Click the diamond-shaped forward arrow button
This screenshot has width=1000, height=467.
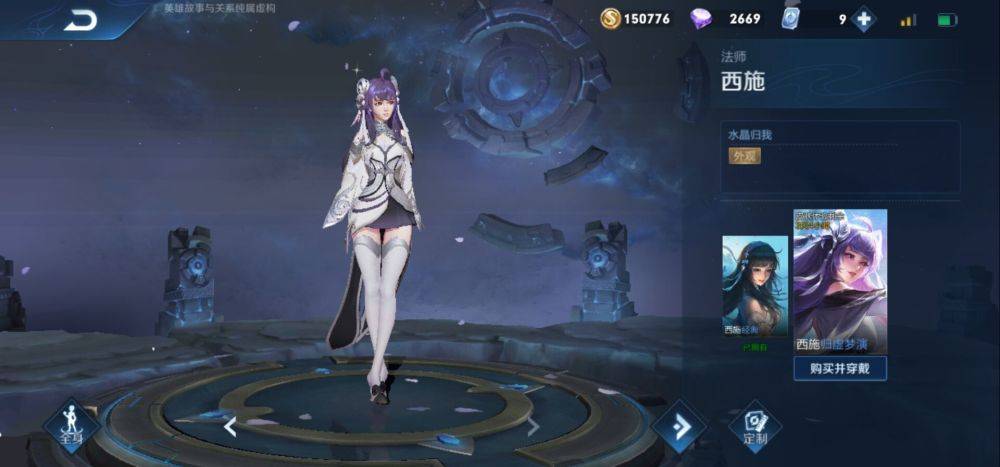point(680,426)
